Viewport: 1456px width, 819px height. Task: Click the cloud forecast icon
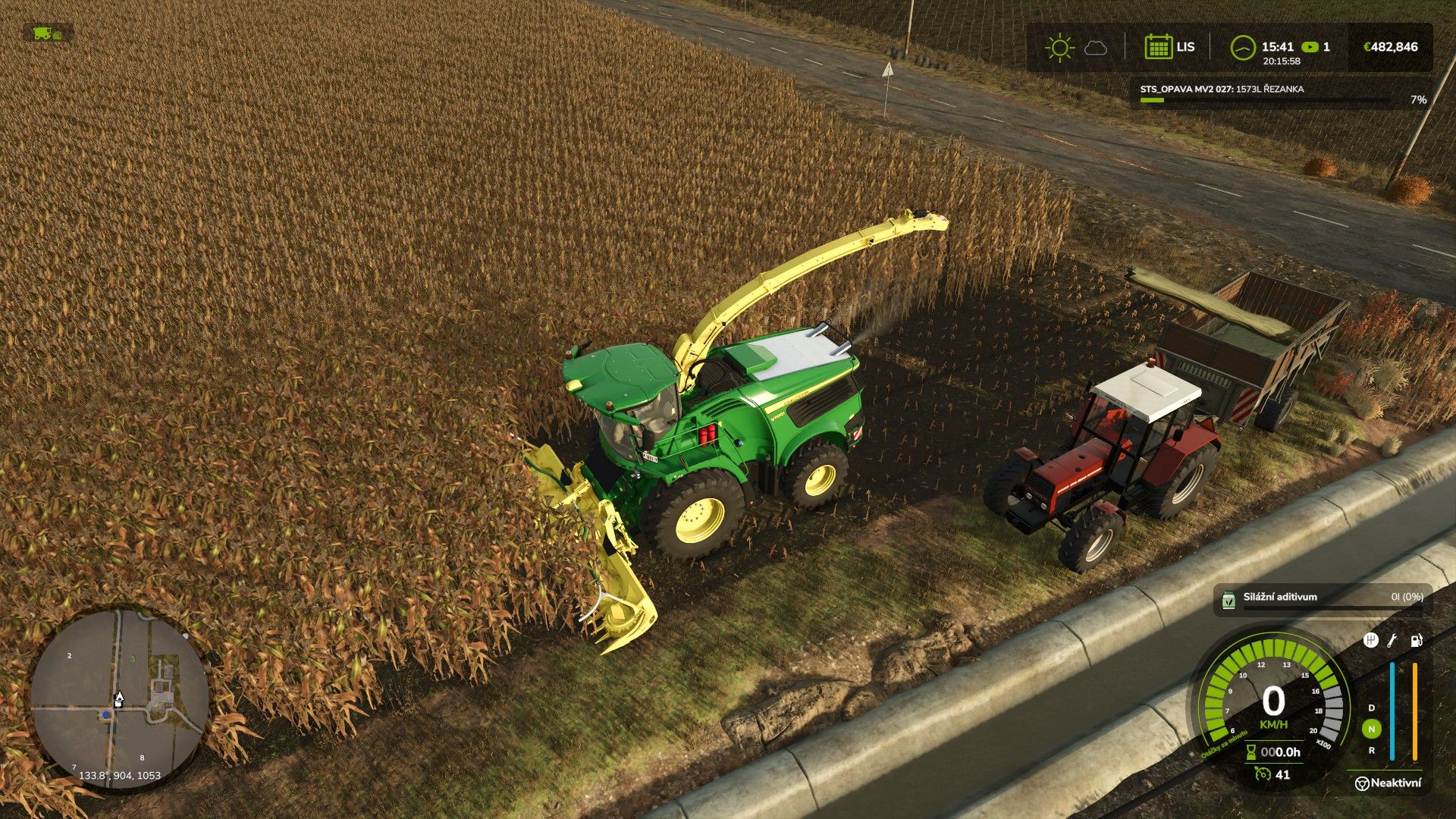tap(1095, 49)
